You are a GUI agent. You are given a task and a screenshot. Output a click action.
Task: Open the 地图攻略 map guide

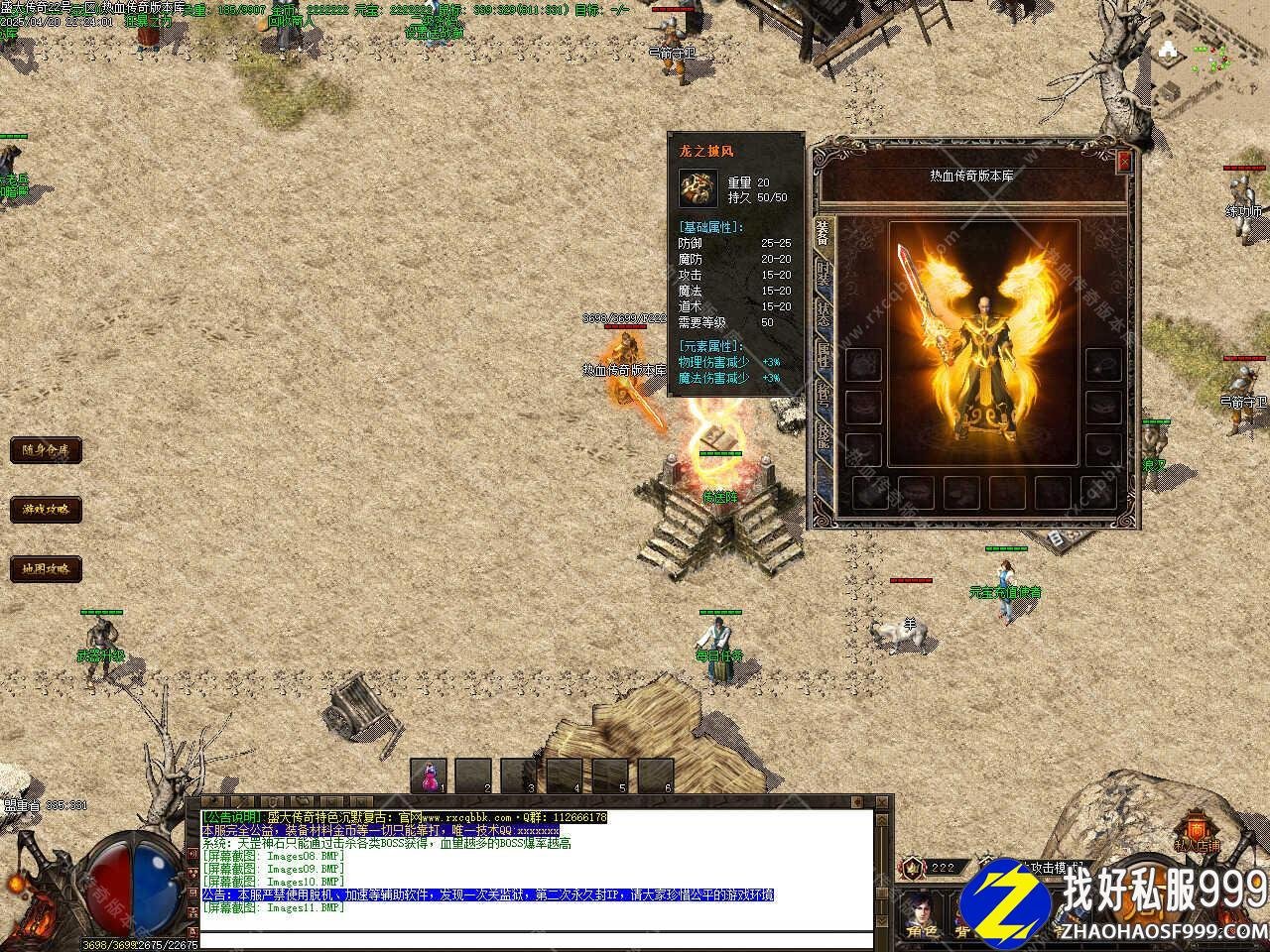click(46, 569)
